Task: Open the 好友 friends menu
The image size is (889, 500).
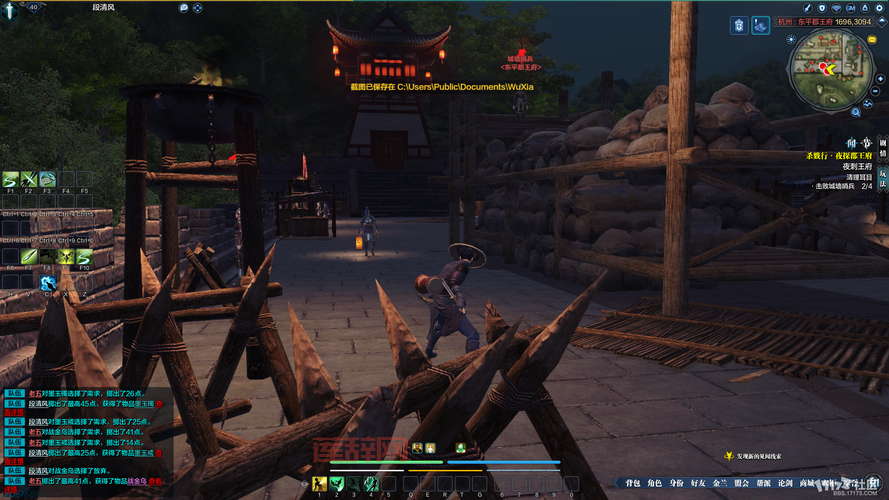Action: coord(698,483)
